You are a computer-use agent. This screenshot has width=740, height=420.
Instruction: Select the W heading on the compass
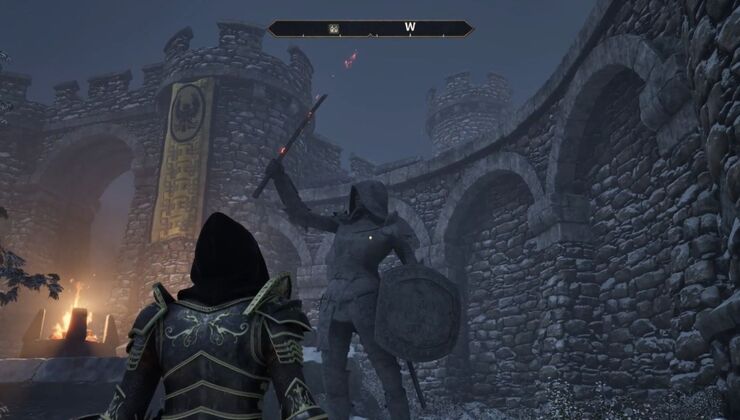pyautogui.click(x=409, y=28)
